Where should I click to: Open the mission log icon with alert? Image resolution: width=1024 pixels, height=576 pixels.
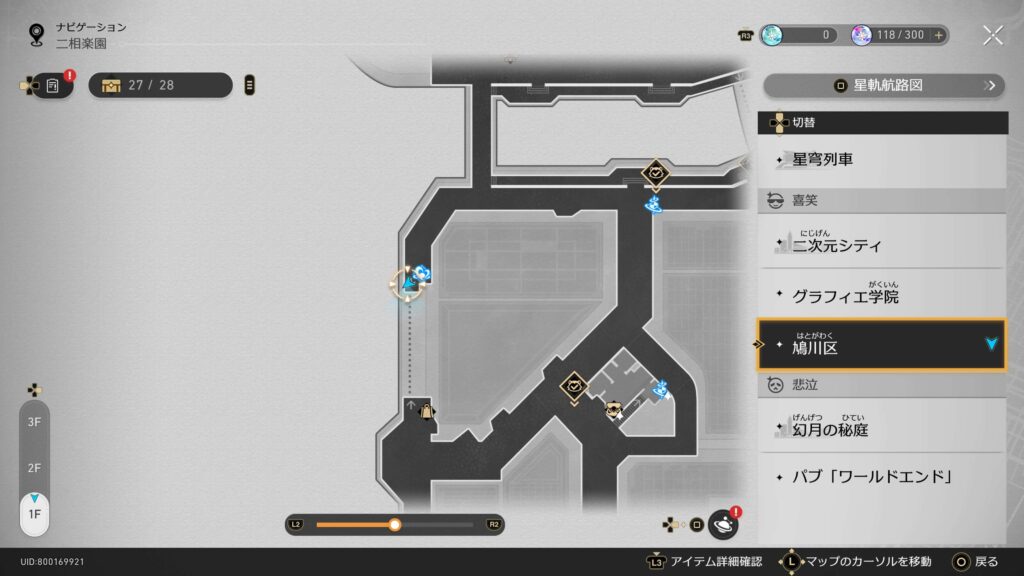53,86
